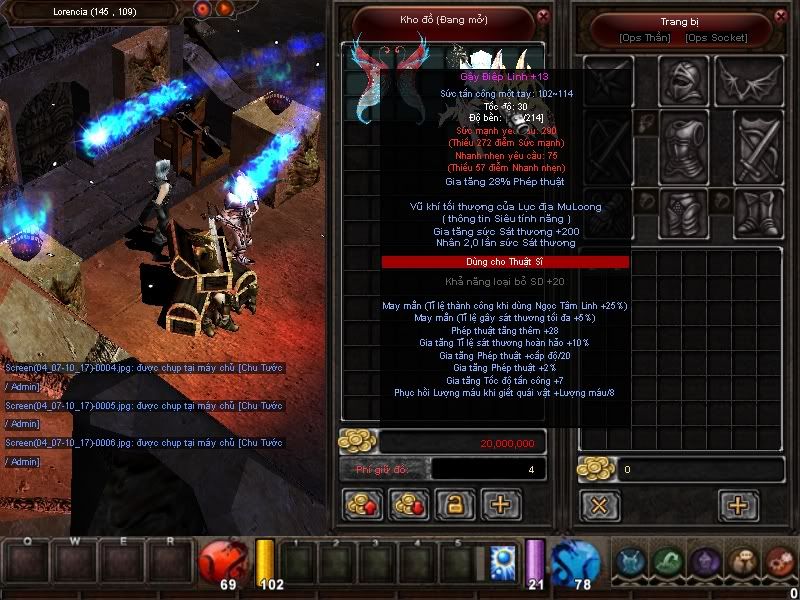The height and width of the screenshot is (600, 800).
Task: Toggle the storage padlock button
Action: point(454,505)
